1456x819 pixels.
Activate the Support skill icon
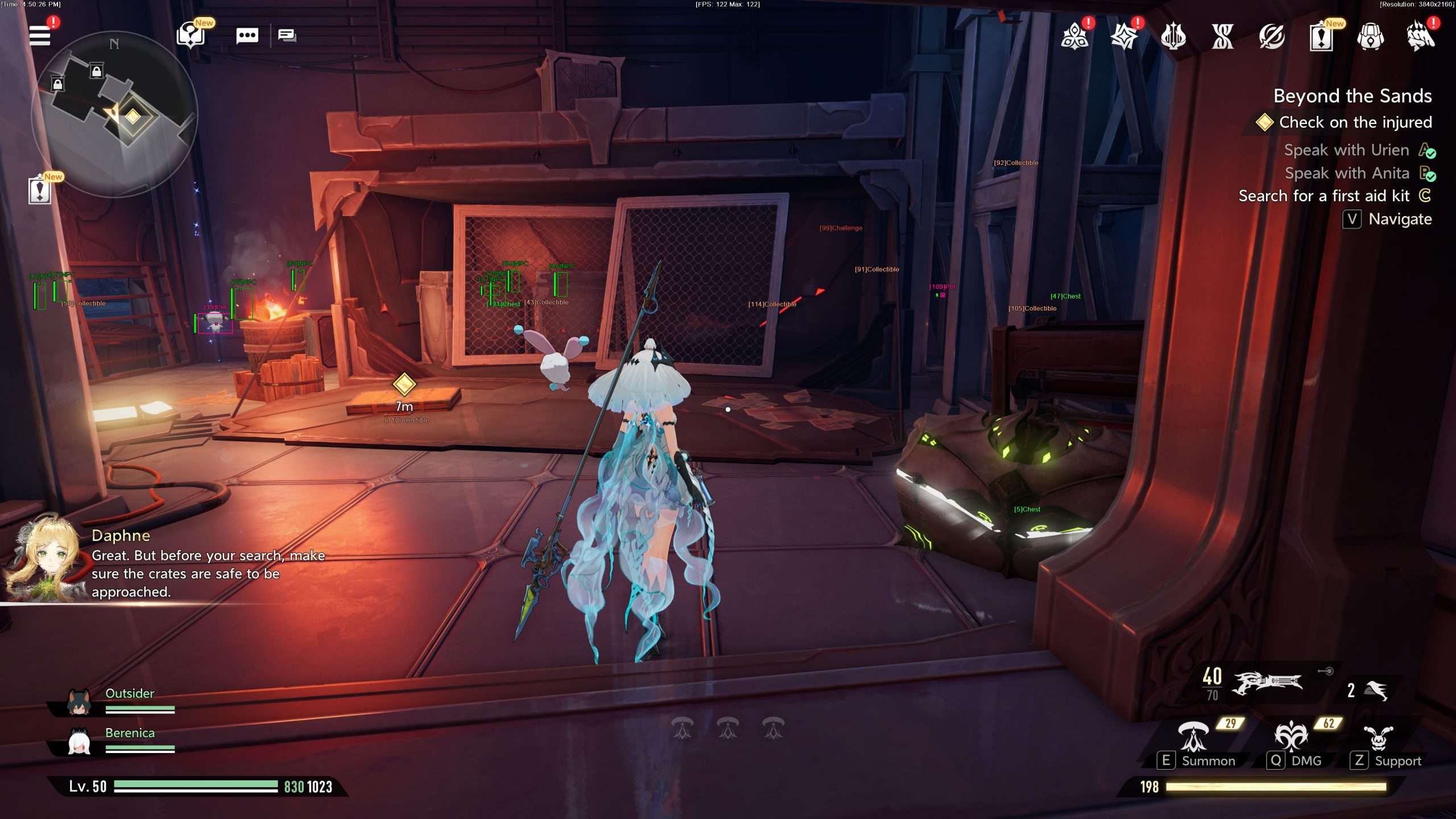pyautogui.click(x=1378, y=738)
